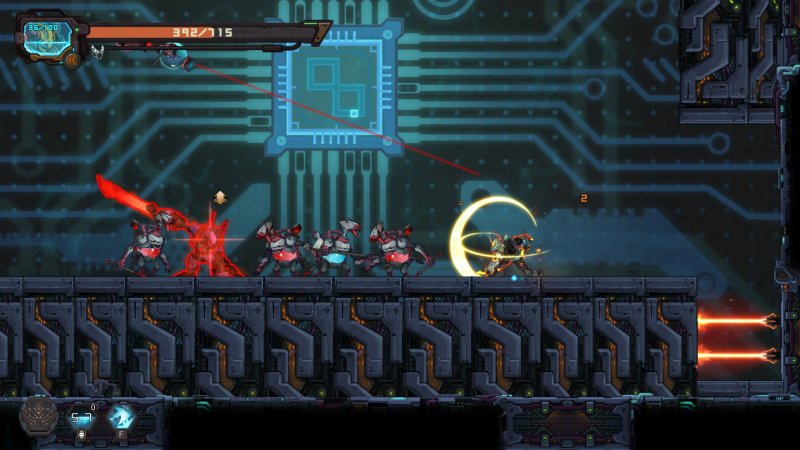Select the brown hexagonal claw skill slot
Screen dimensions: 800x450
pos(39,416)
